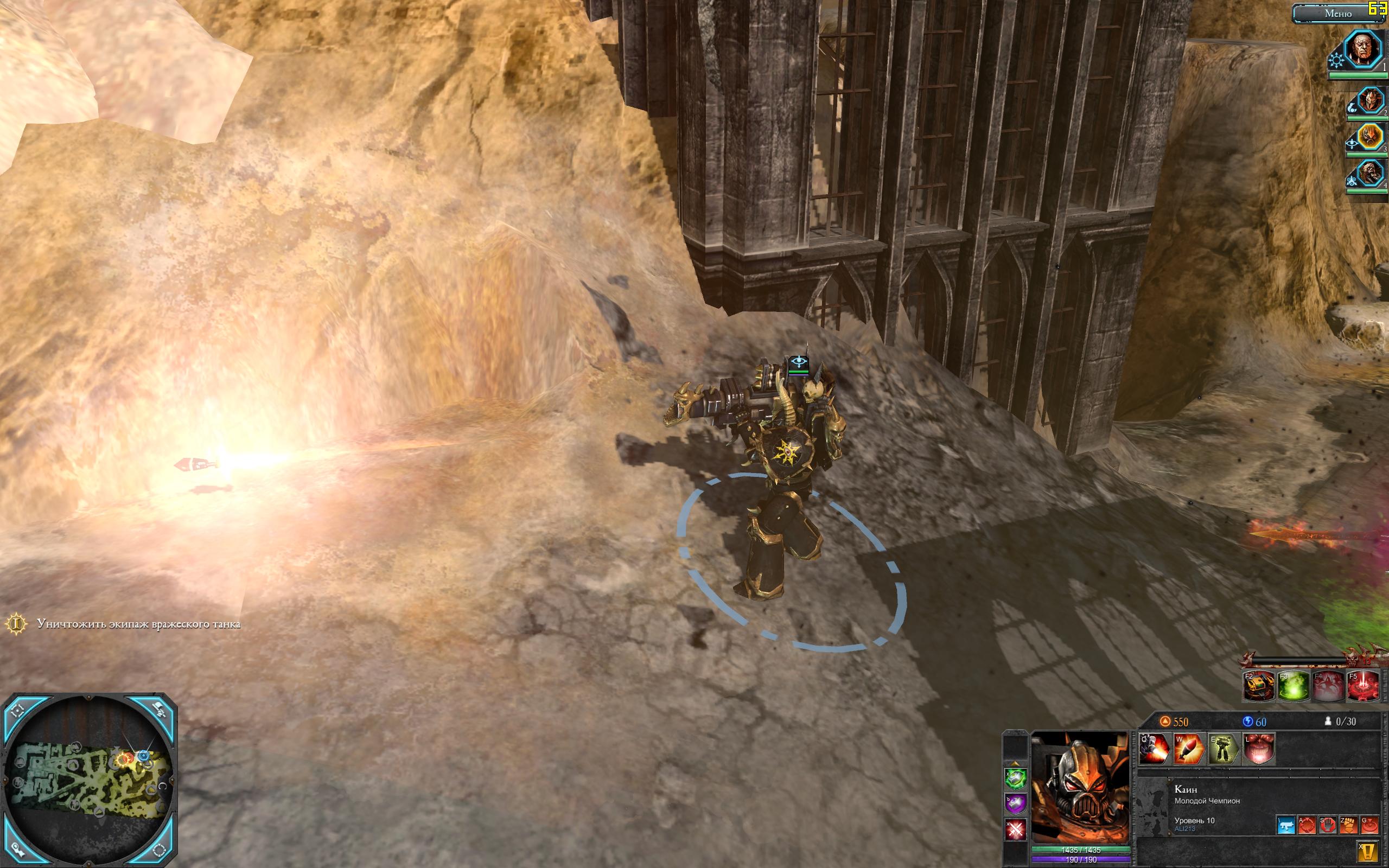This screenshot has height=868, width=1389.
Task: Click the objective tracker about the enemy tank crew
Action: [138, 624]
